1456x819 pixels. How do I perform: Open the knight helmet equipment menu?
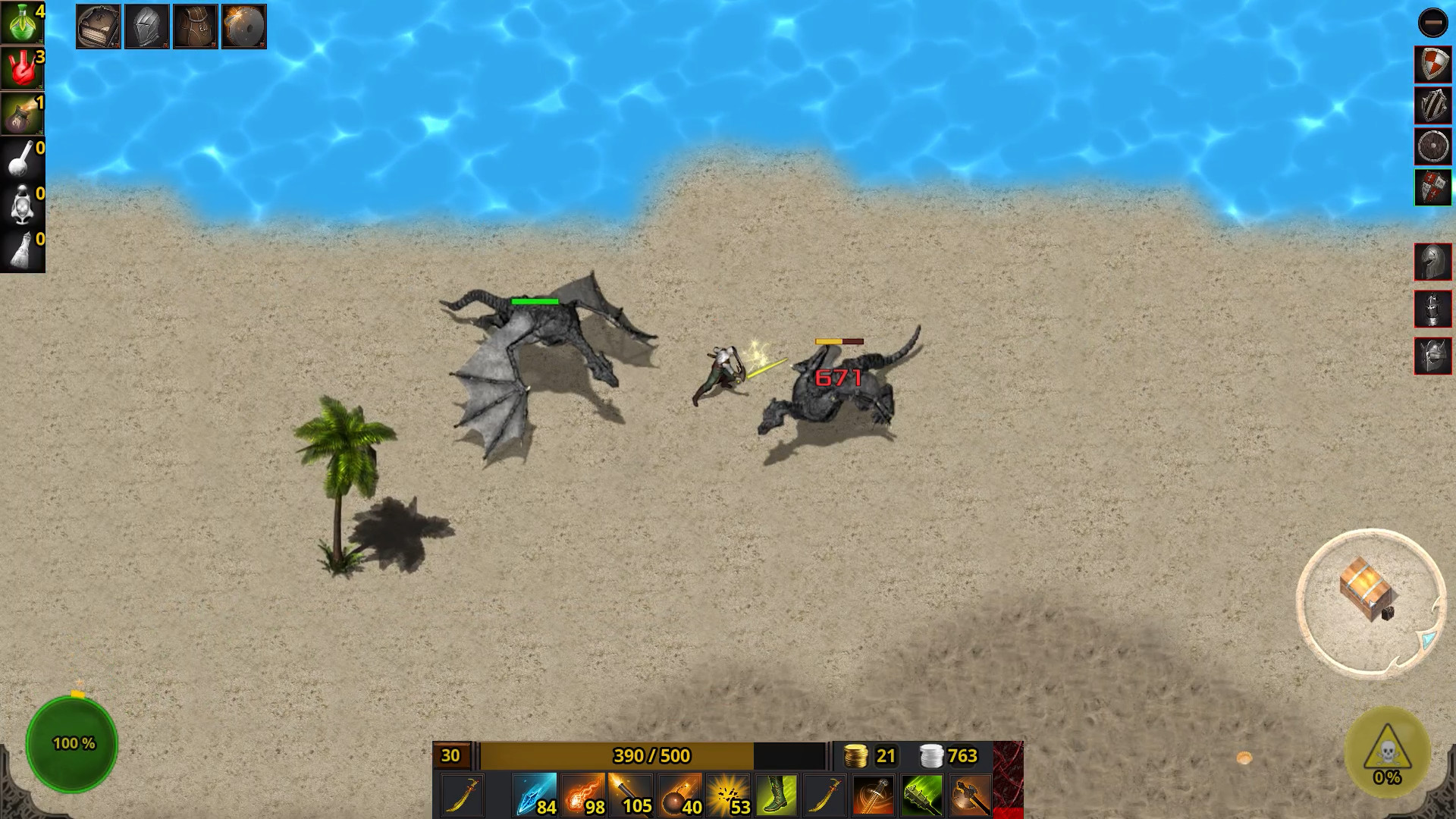147,27
